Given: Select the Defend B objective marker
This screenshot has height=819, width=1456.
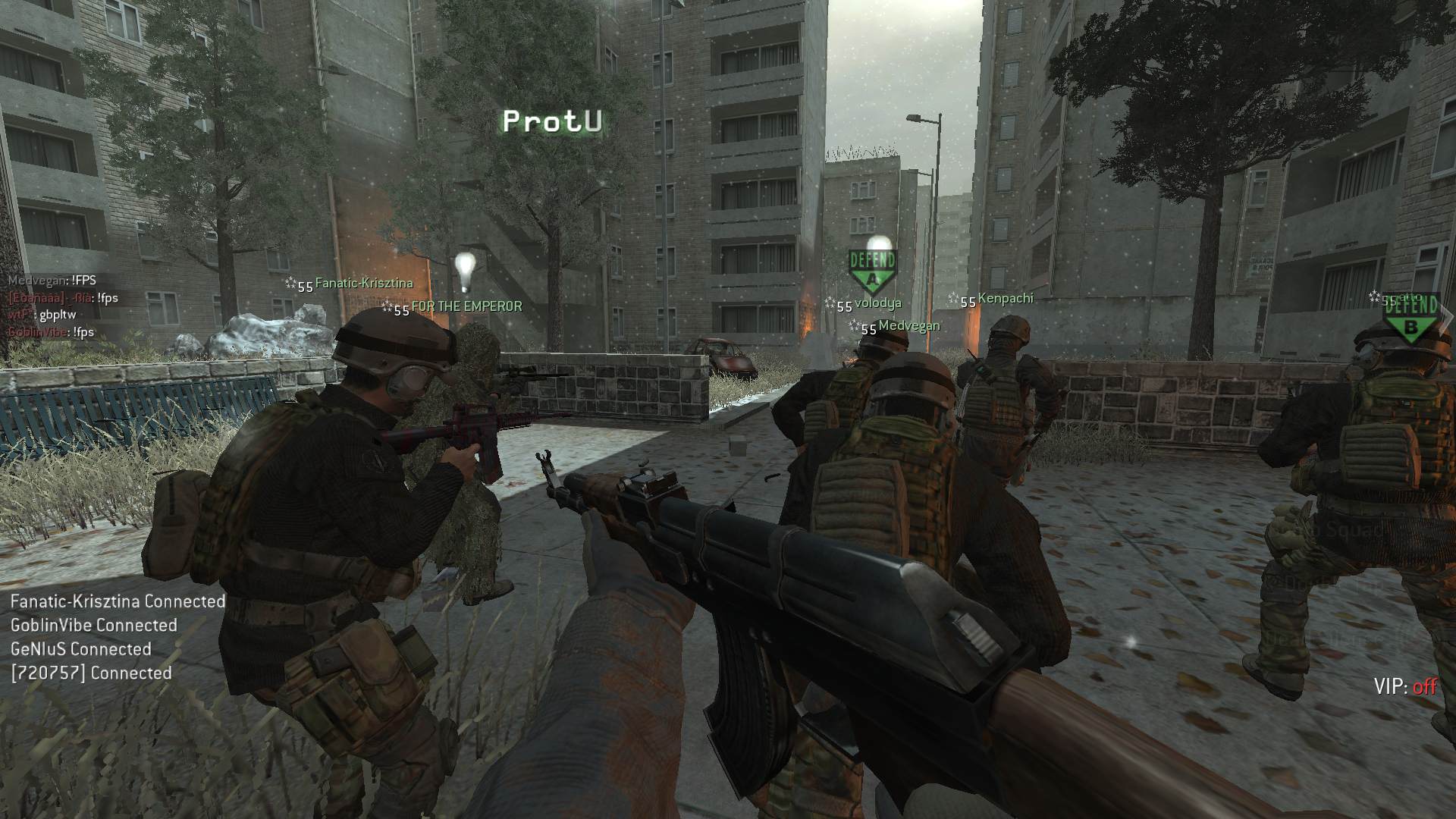Looking at the screenshot, I should coord(1410,320).
